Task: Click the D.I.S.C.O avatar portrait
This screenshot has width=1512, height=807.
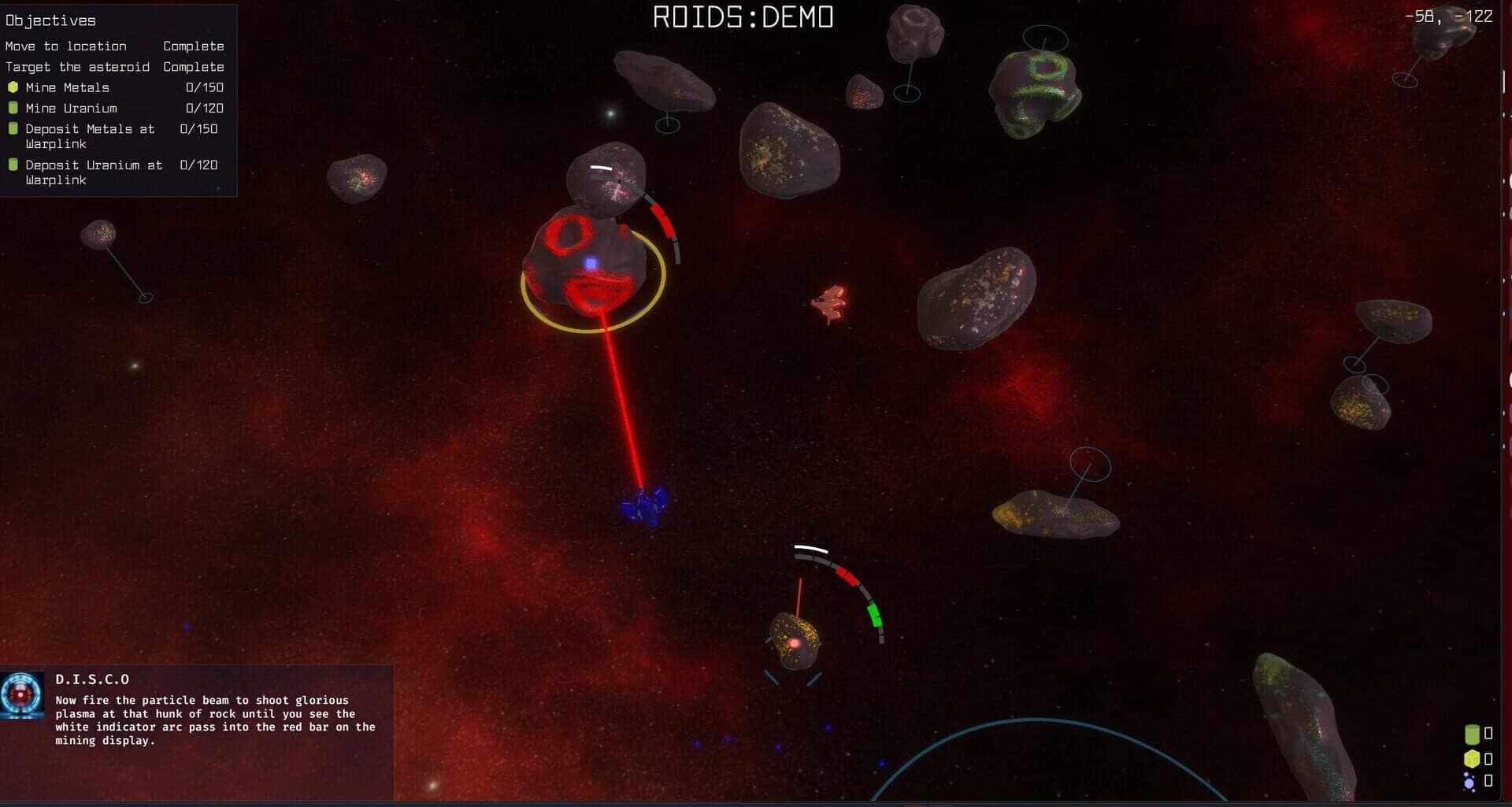Action: tap(24, 698)
